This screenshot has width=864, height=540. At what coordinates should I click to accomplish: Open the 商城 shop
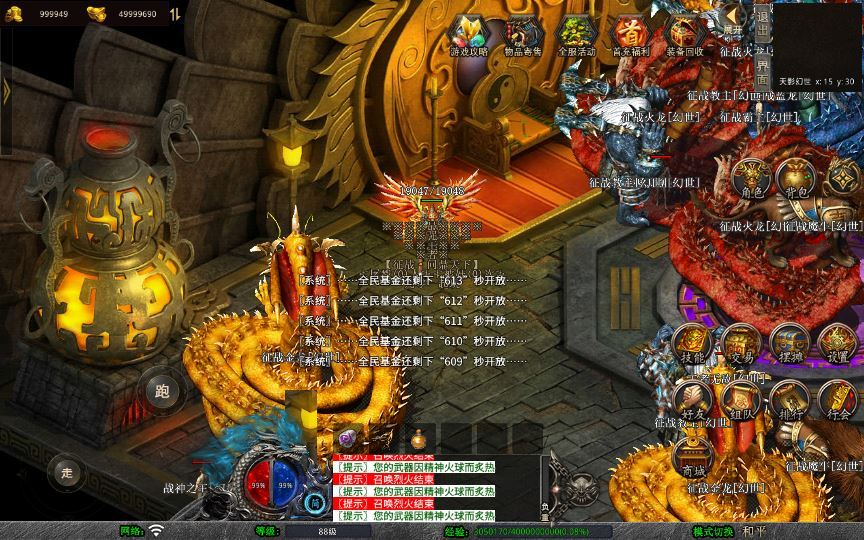point(692,458)
